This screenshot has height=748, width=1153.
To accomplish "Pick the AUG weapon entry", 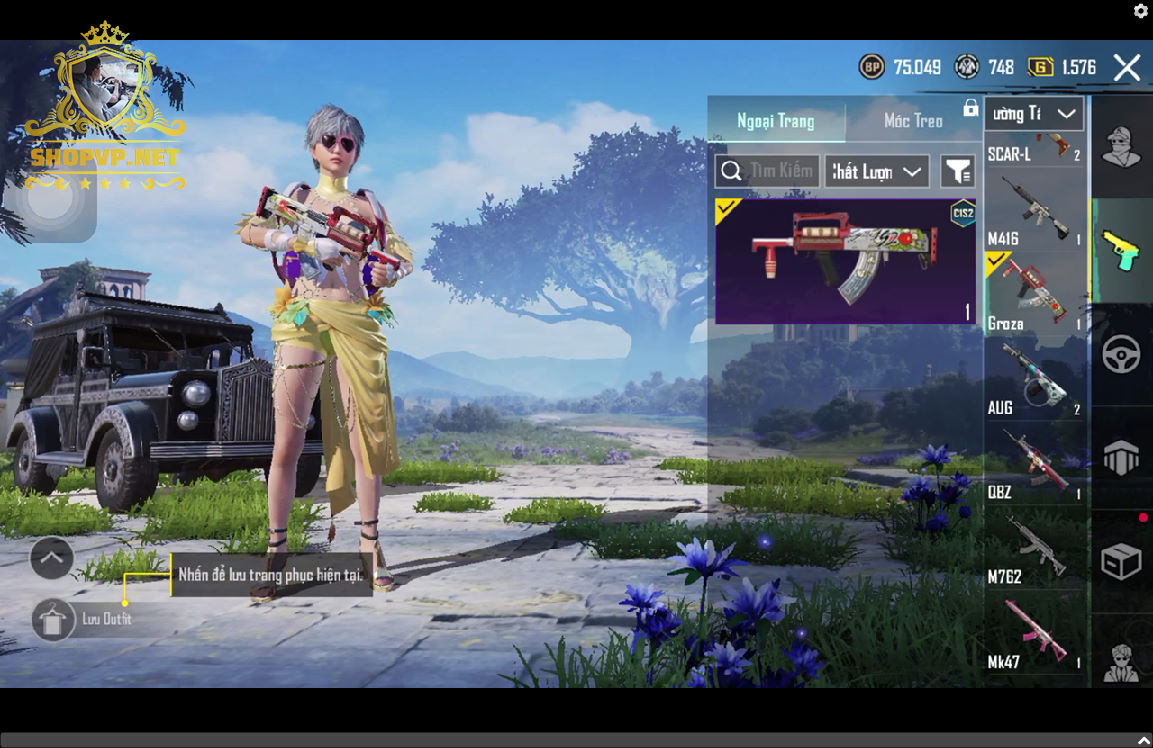I will click(x=1034, y=378).
